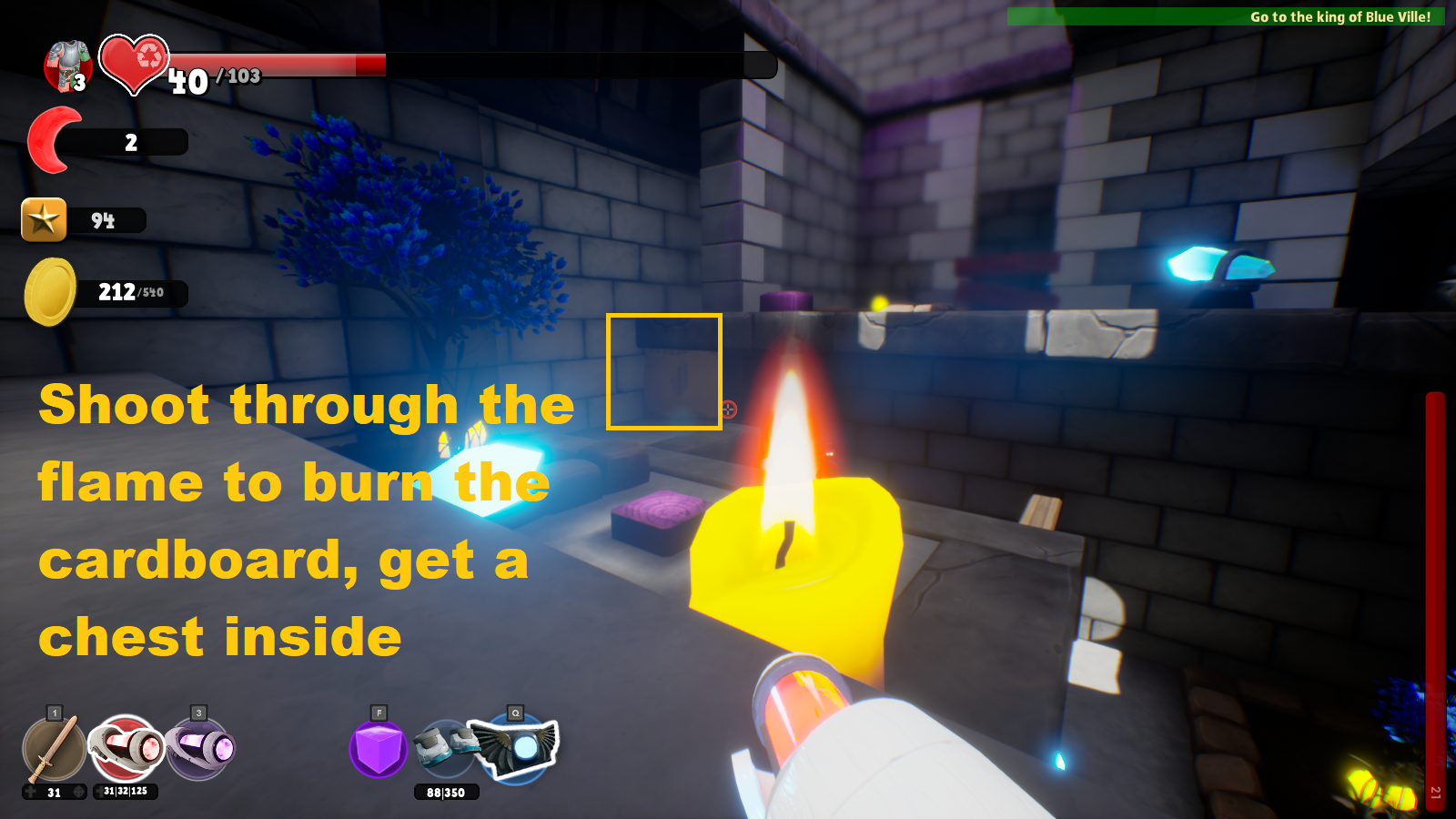Click the recycling heart health icon
This screenshot has height=819, width=1456.
135,66
